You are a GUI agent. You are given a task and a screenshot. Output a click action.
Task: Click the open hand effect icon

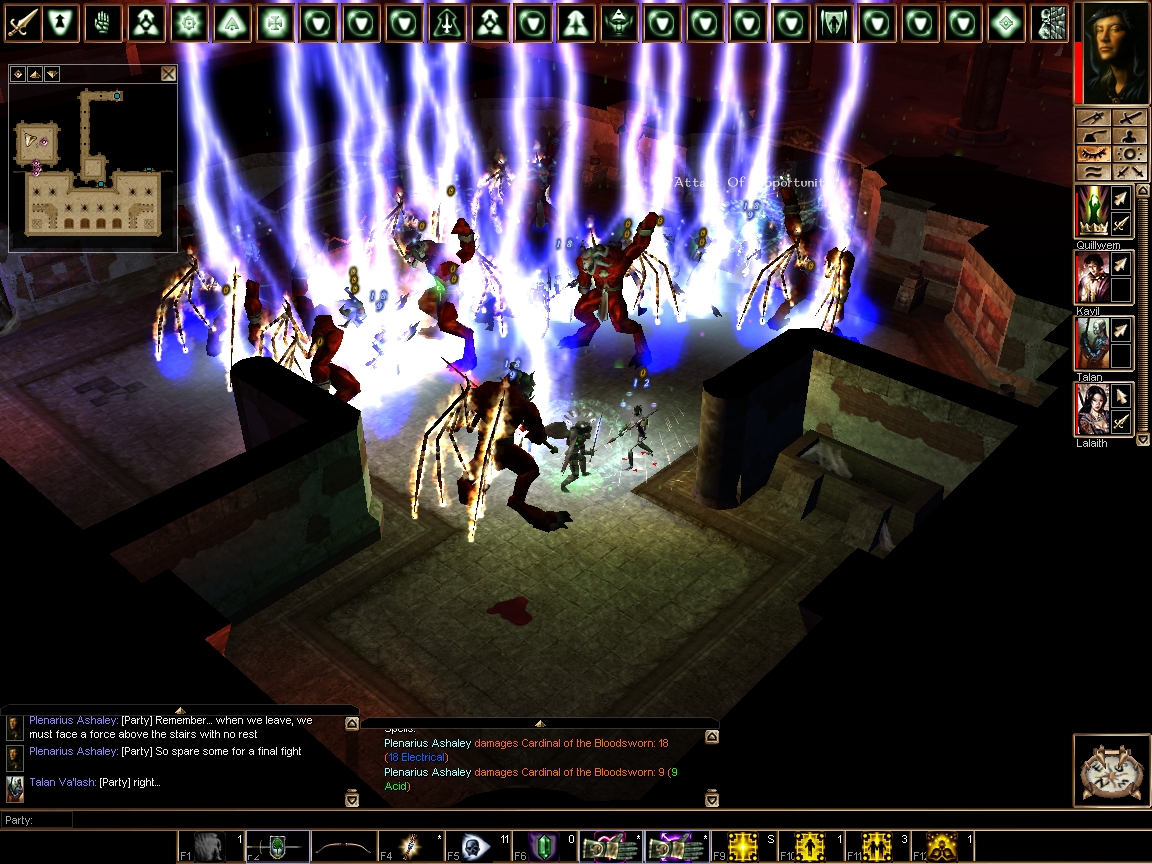(102, 22)
